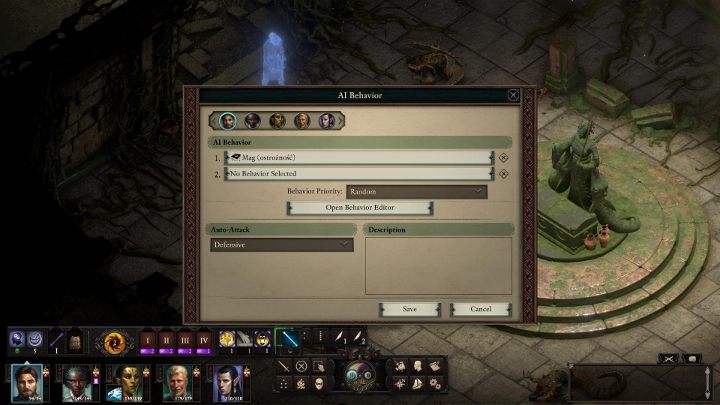Toggle the crossed swords combat log filter

668,358
